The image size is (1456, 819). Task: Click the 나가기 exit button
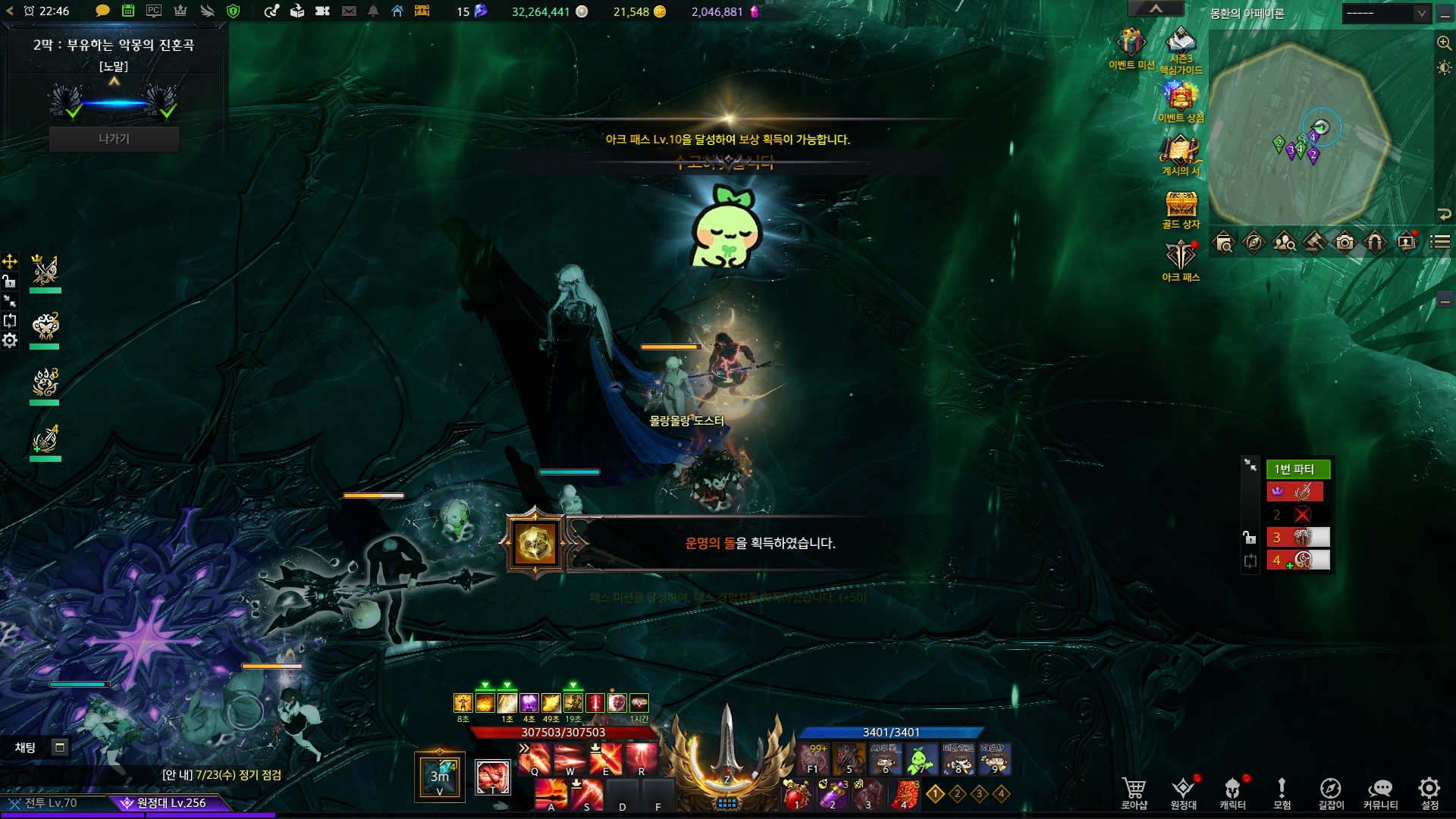[x=114, y=139]
